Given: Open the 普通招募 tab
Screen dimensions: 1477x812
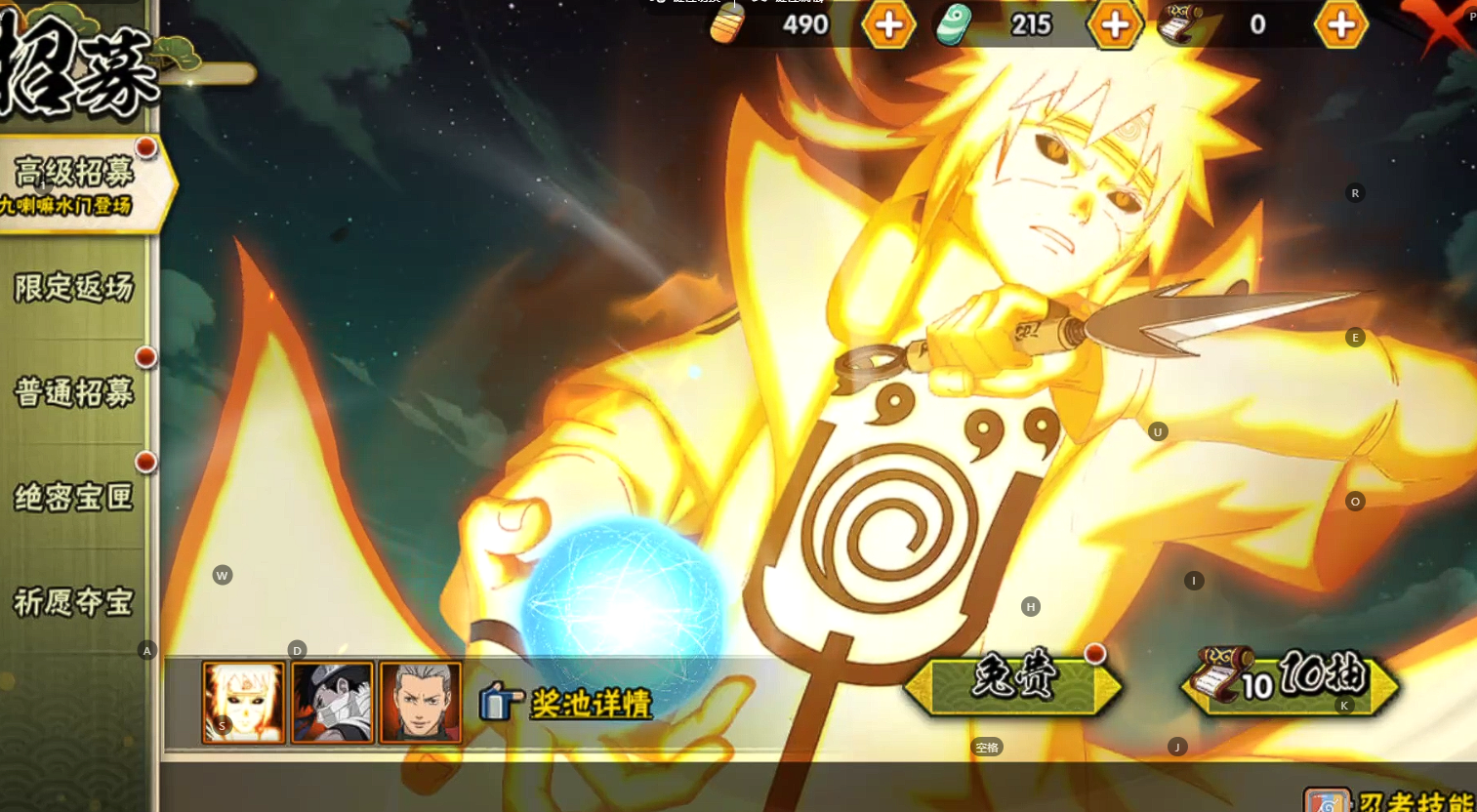Looking at the screenshot, I should [x=74, y=392].
